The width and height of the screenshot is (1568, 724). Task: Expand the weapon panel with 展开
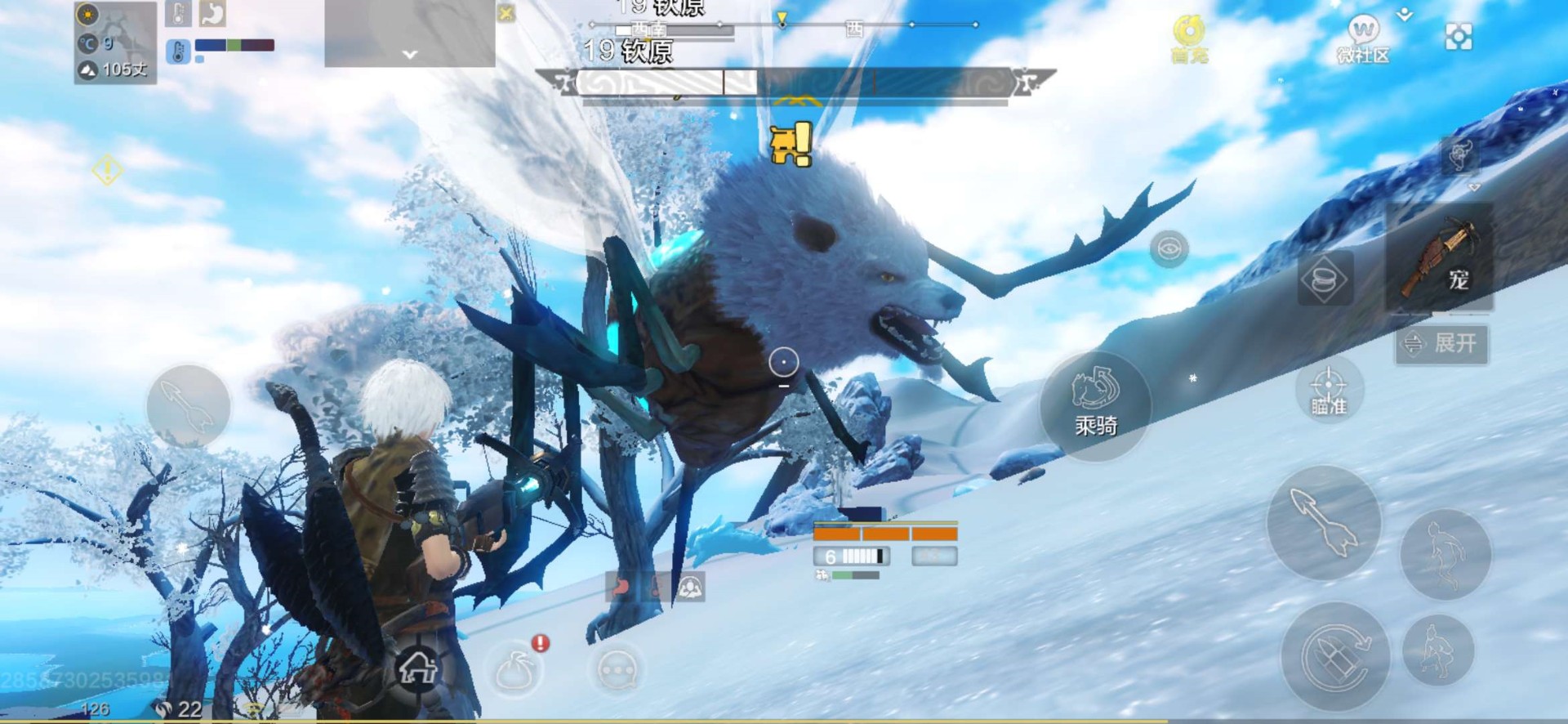pos(1441,343)
